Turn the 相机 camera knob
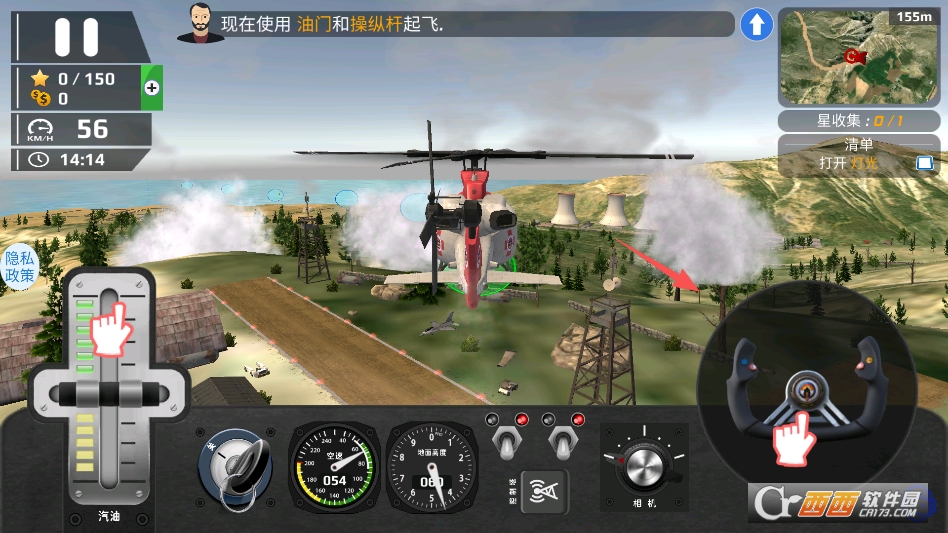The height and width of the screenshot is (533, 948). 643,466
